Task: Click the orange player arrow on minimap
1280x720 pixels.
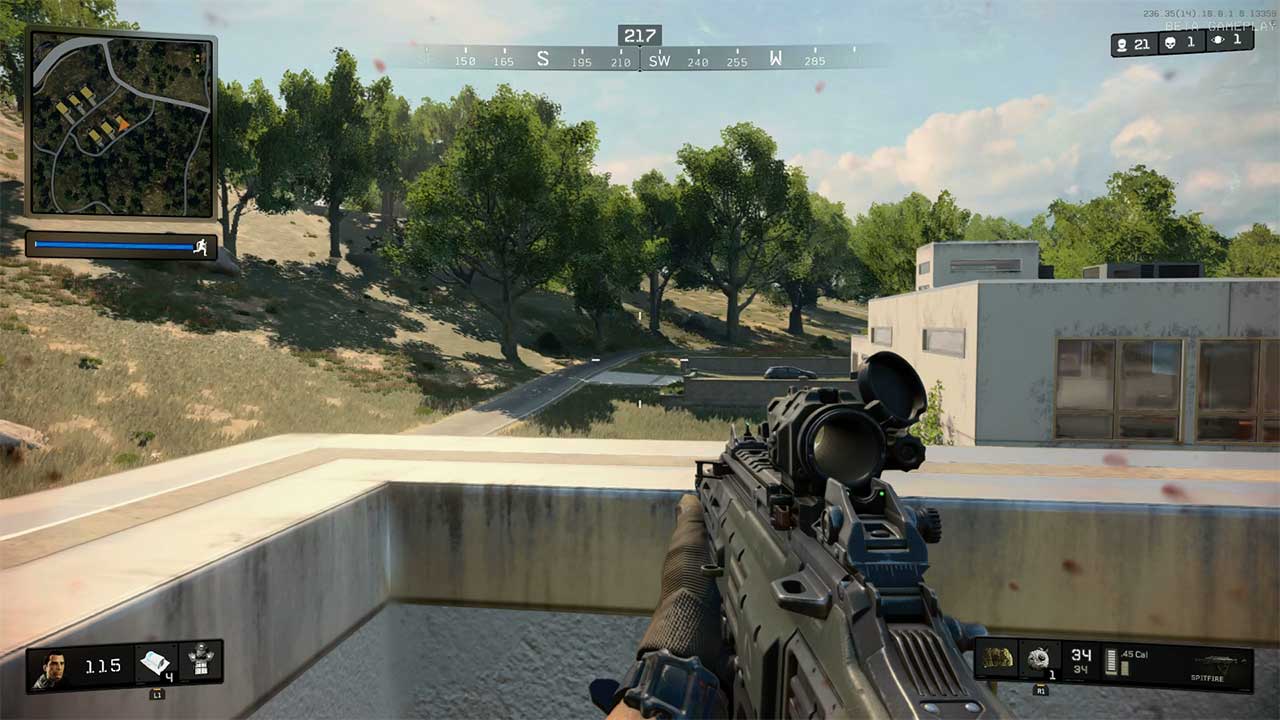Action: 122,124
